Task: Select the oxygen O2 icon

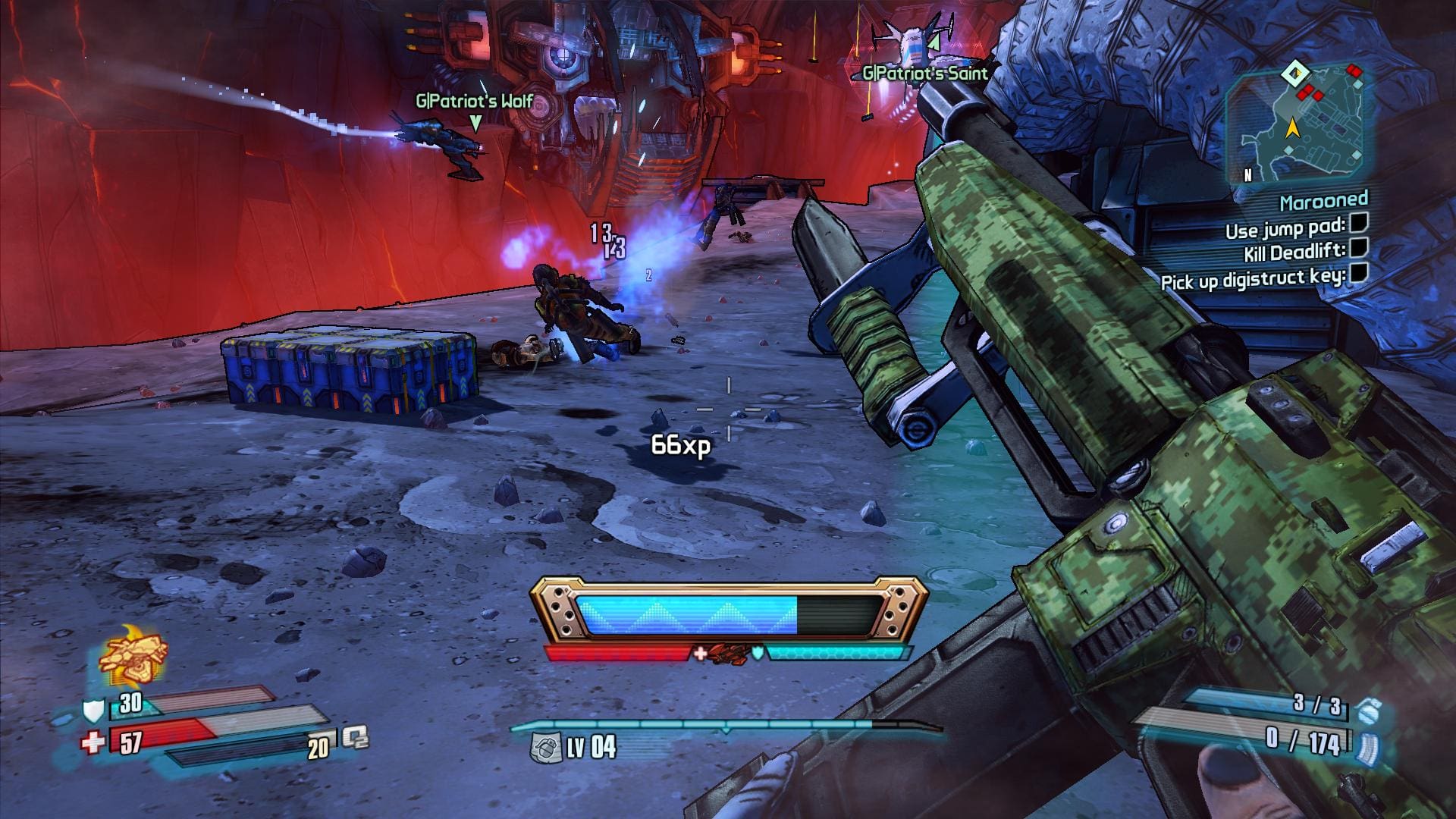Action: [x=355, y=738]
